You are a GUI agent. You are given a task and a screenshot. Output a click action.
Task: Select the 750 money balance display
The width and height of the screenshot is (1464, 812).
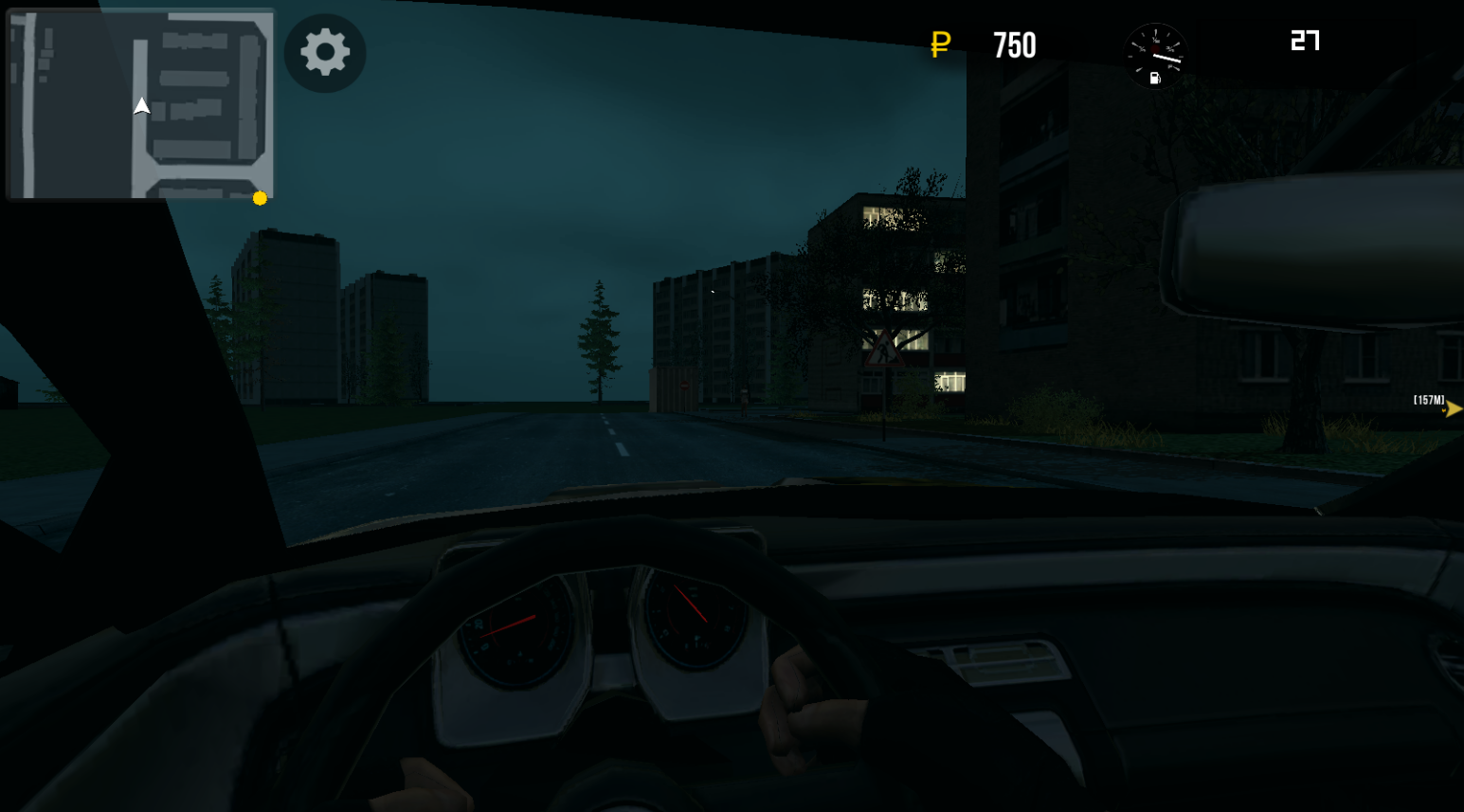[x=1015, y=45]
